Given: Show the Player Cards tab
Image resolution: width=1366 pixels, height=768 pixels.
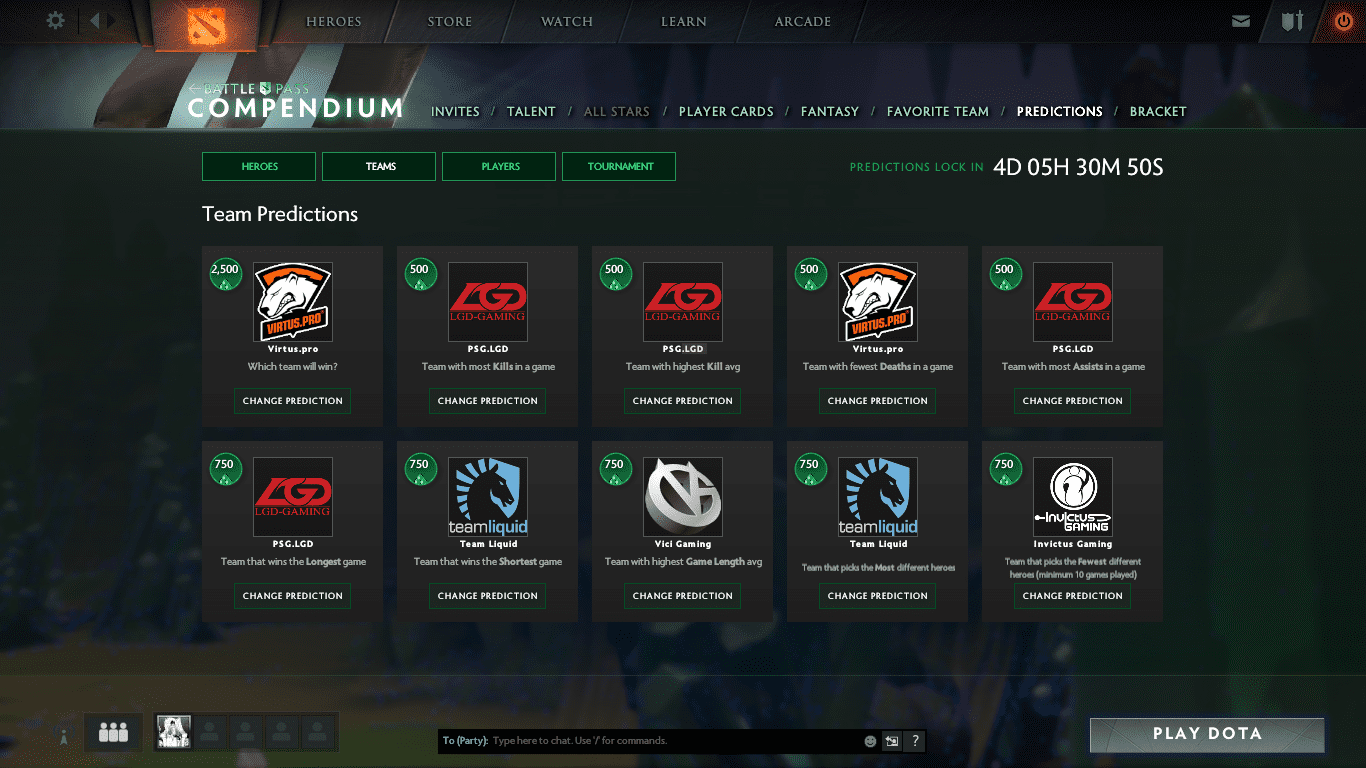Looking at the screenshot, I should (x=726, y=112).
